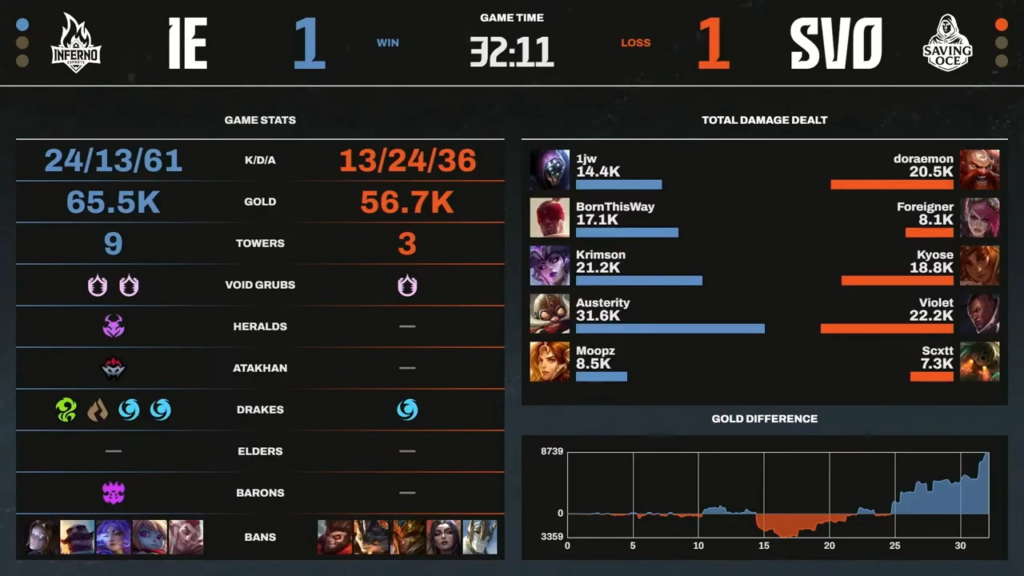The height and width of the screenshot is (576, 1024).
Task: Select Violet's champion portrait
Action: 979,313
